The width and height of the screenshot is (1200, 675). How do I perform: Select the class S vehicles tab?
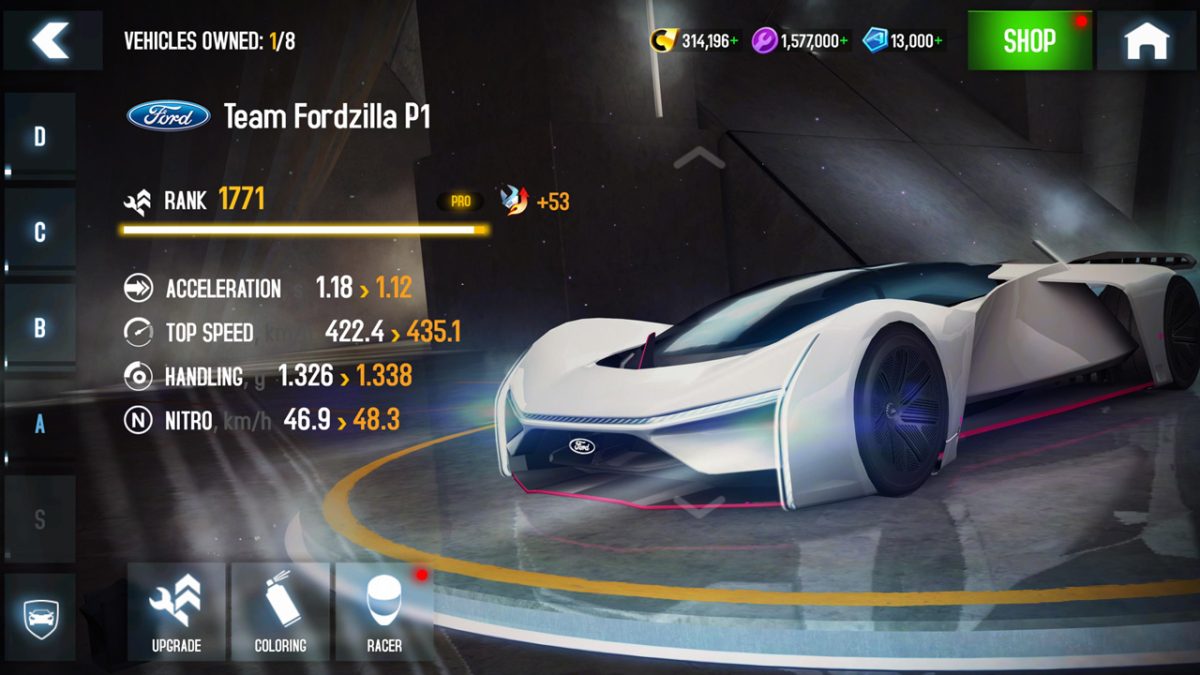(40, 519)
